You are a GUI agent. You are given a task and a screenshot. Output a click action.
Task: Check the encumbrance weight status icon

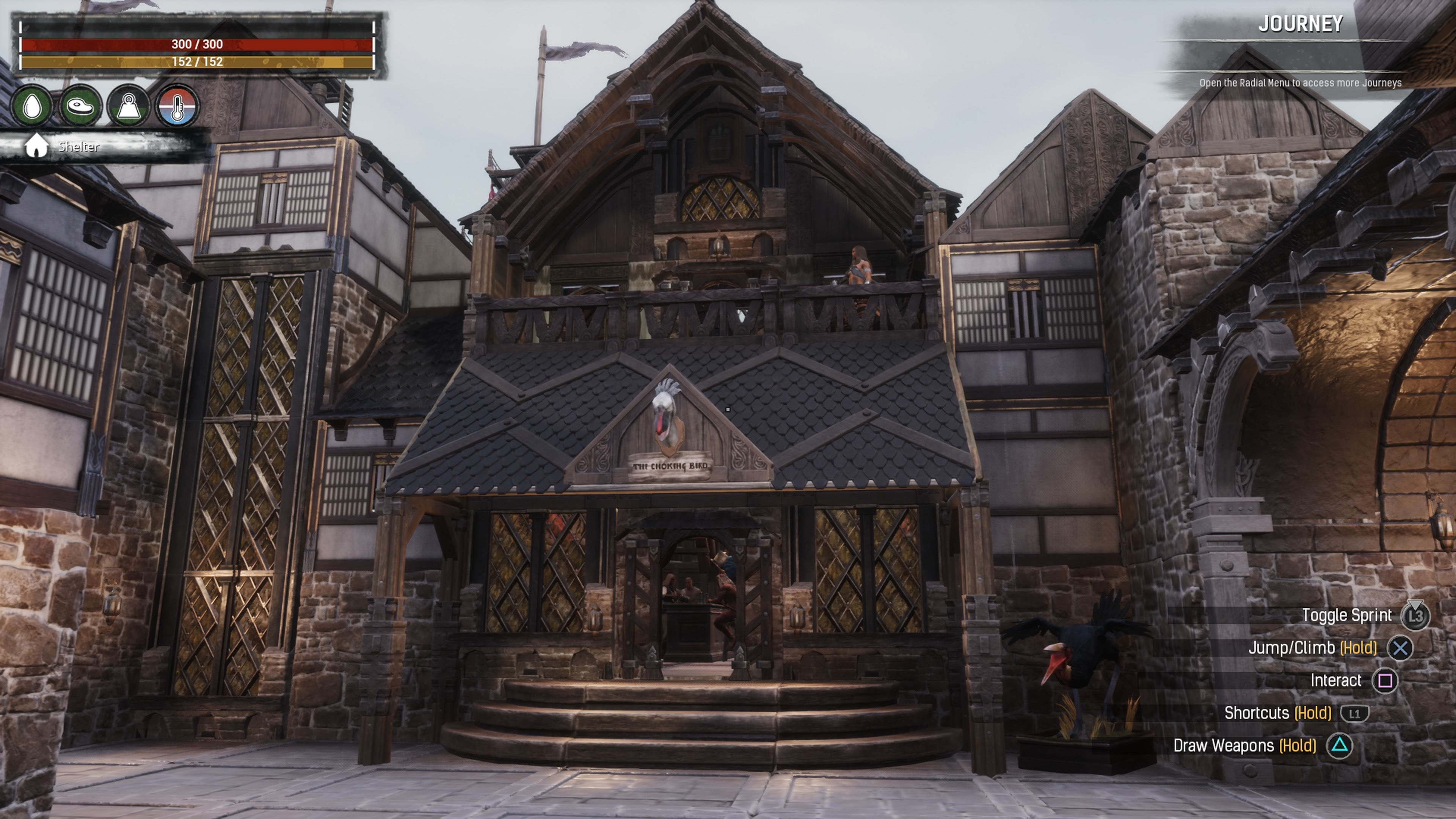tap(129, 106)
